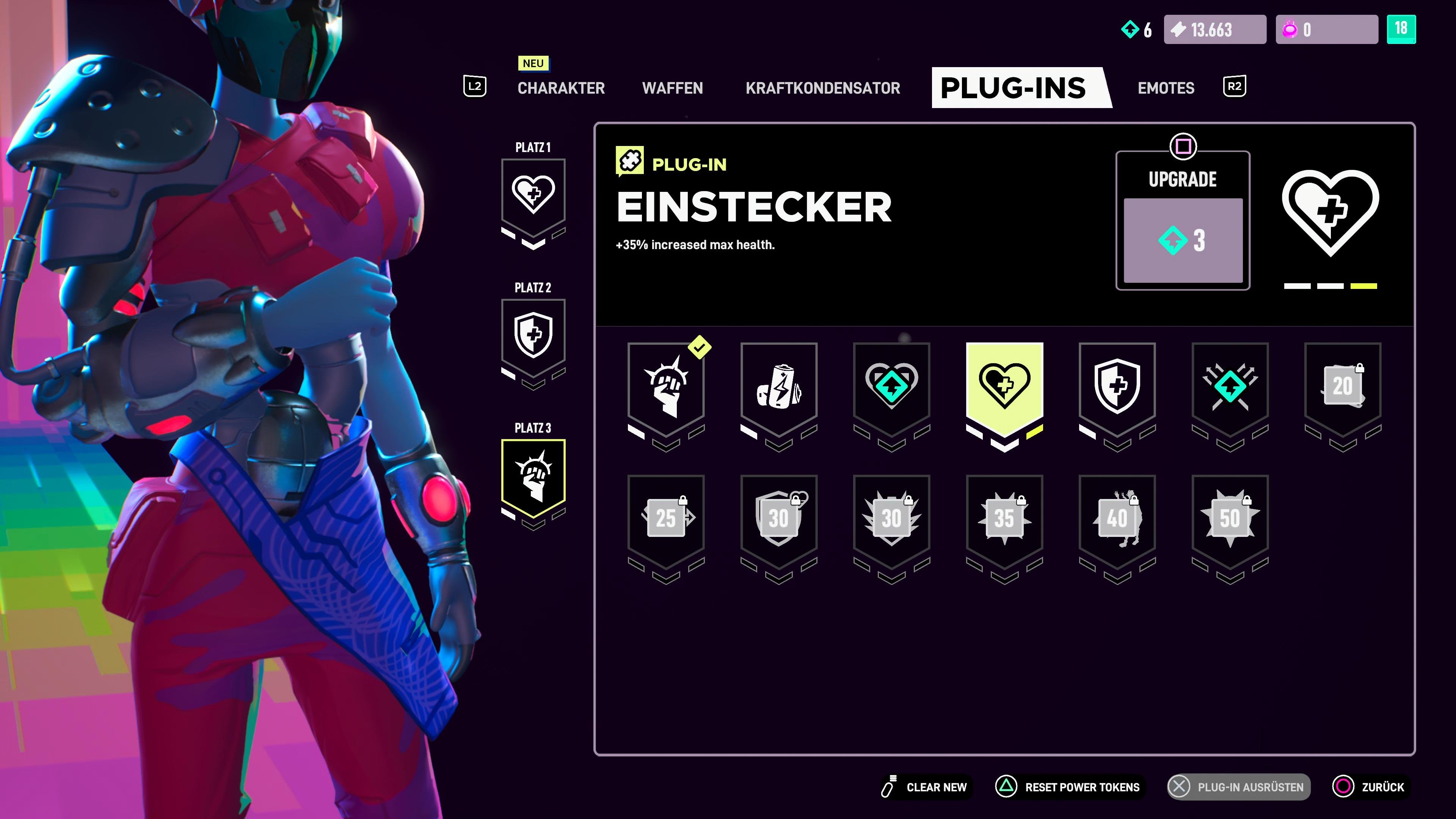
Task: Click Reset Power Tokens
Action: (1069, 787)
